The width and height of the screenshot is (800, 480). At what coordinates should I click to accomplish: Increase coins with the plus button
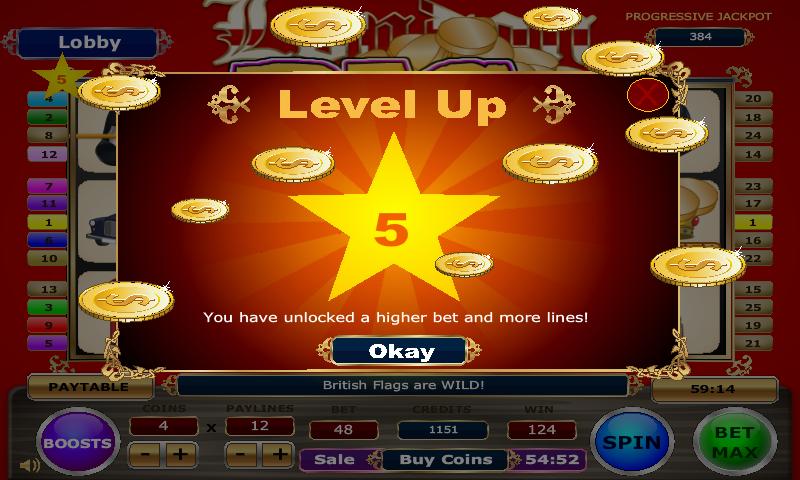[x=180, y=455]
